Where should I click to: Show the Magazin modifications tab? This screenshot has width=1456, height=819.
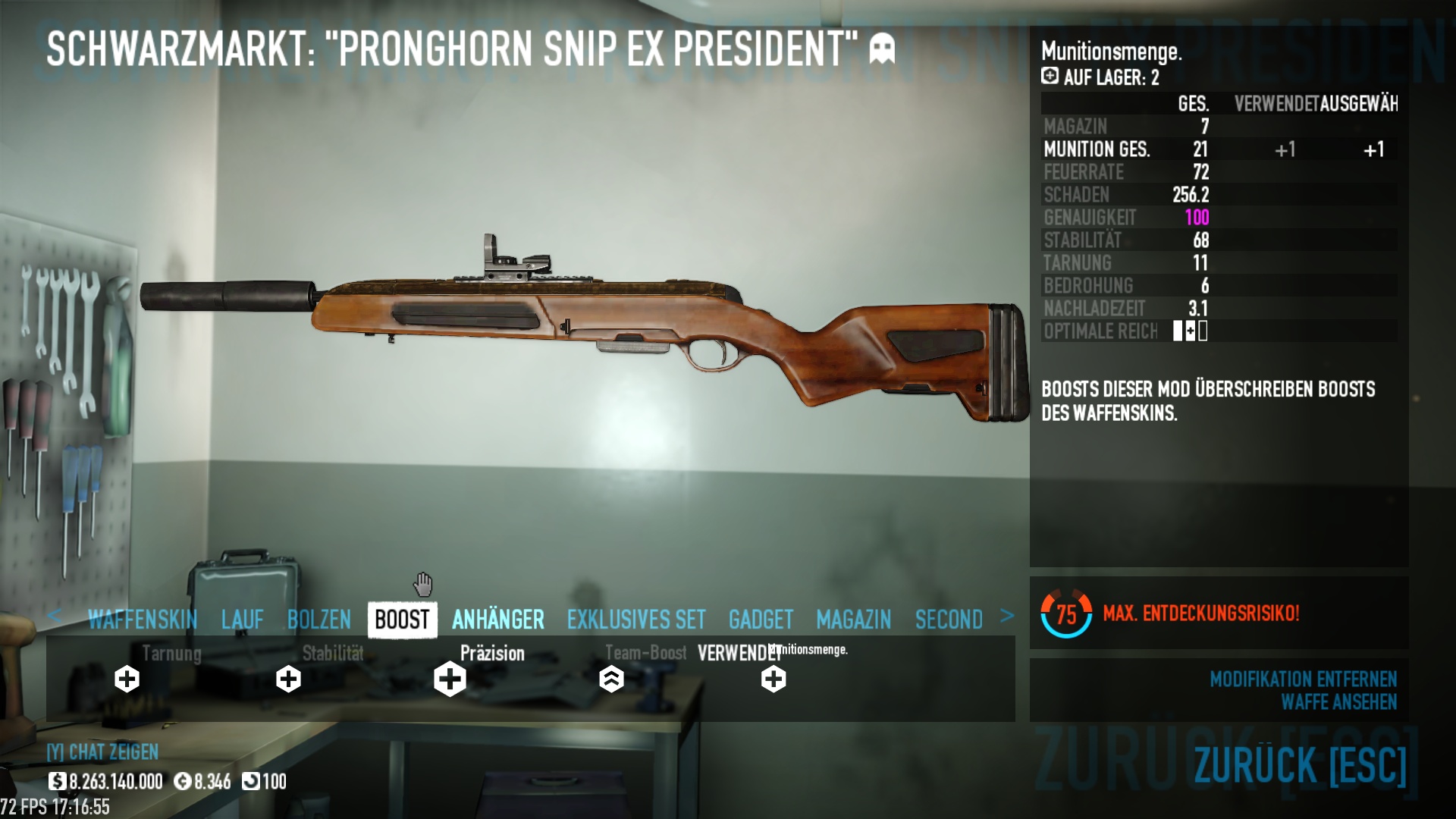(x=854, y=620)
